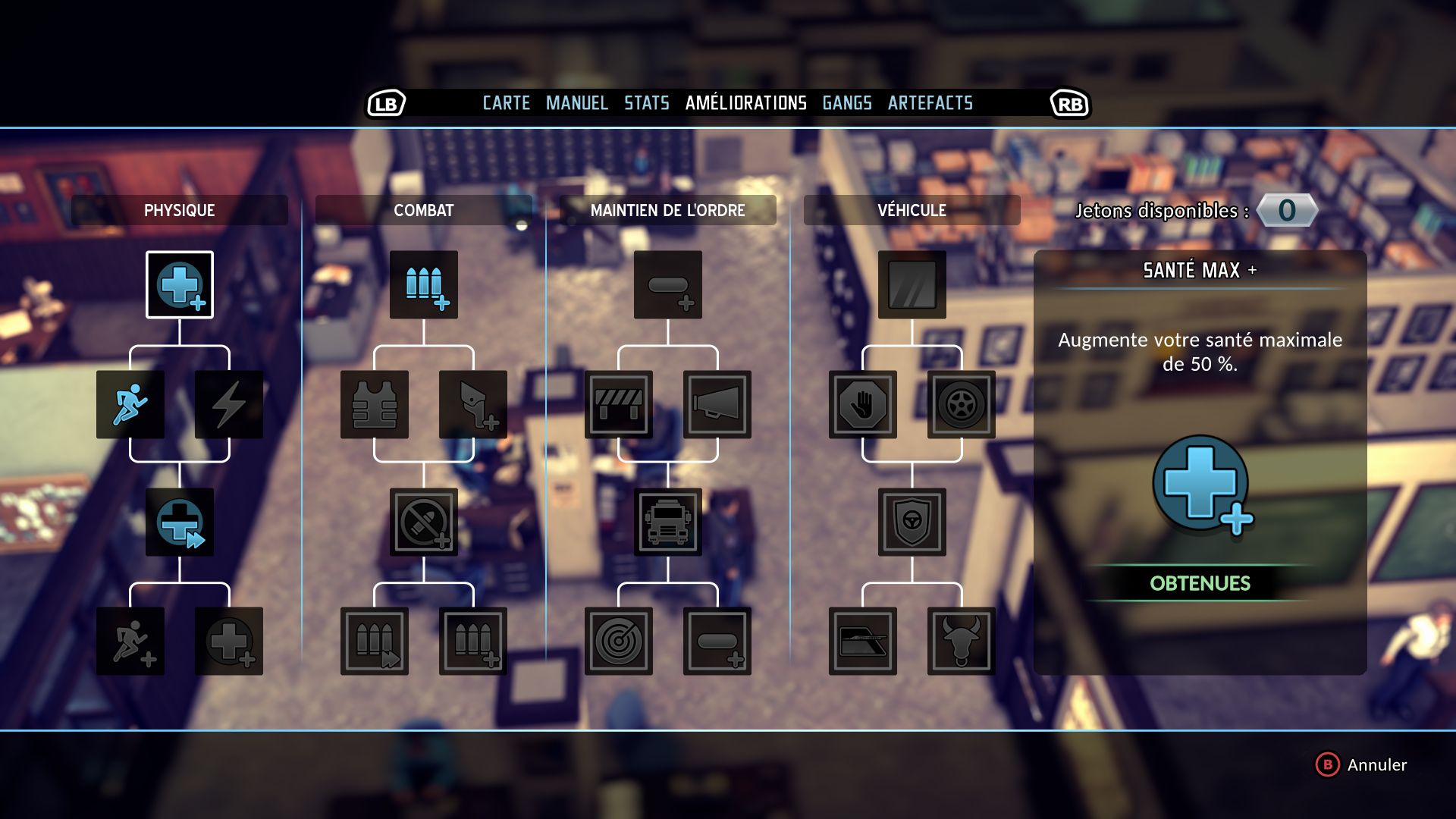The height and width of the screenshot is (819, 1456).
Task: Choose the bull head upgrade
Action: tap(962, 641)
